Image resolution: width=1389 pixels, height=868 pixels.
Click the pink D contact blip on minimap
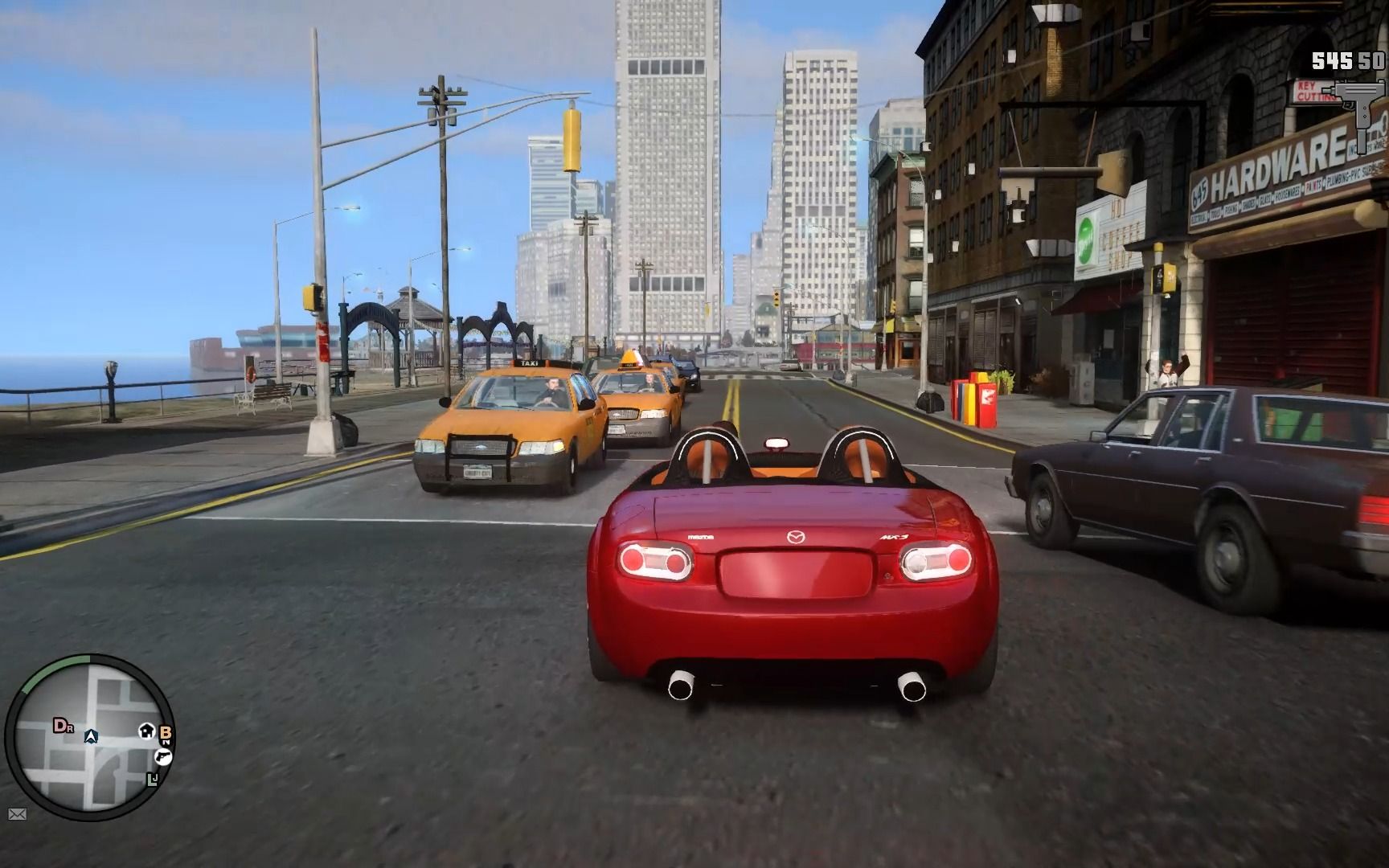pos(62,727)
